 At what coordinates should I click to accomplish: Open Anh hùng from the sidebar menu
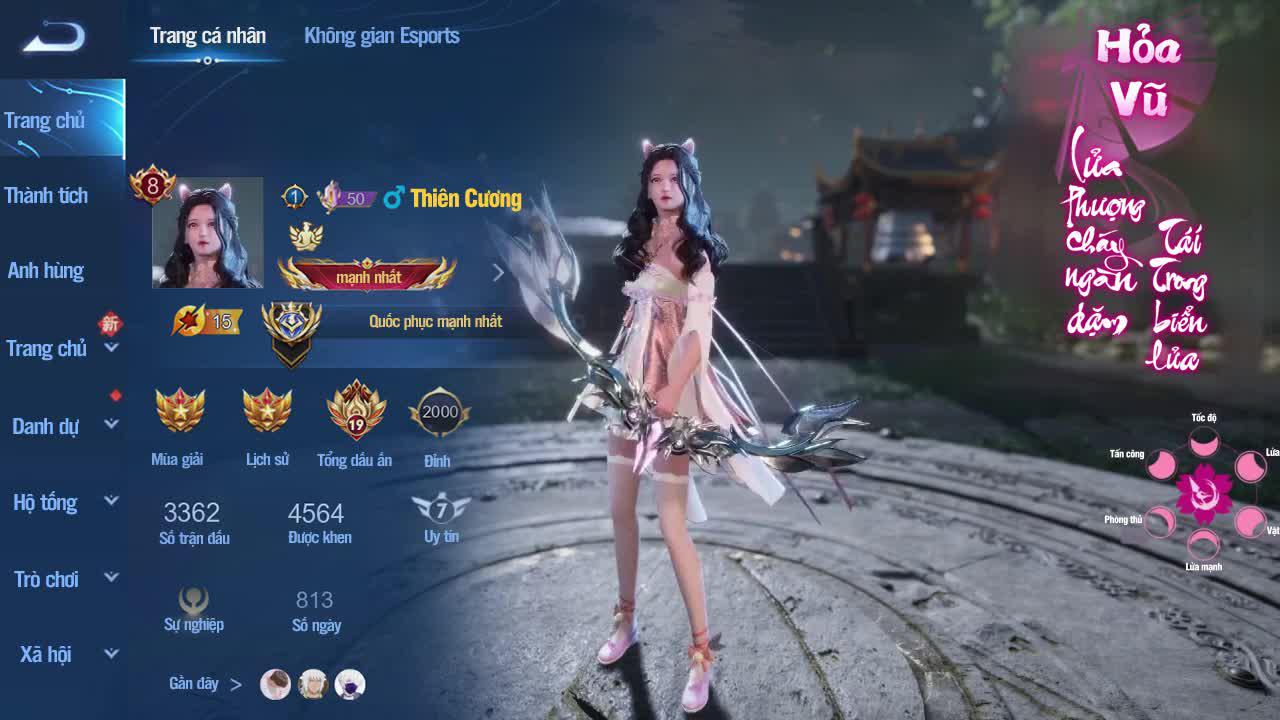[46, 271]
